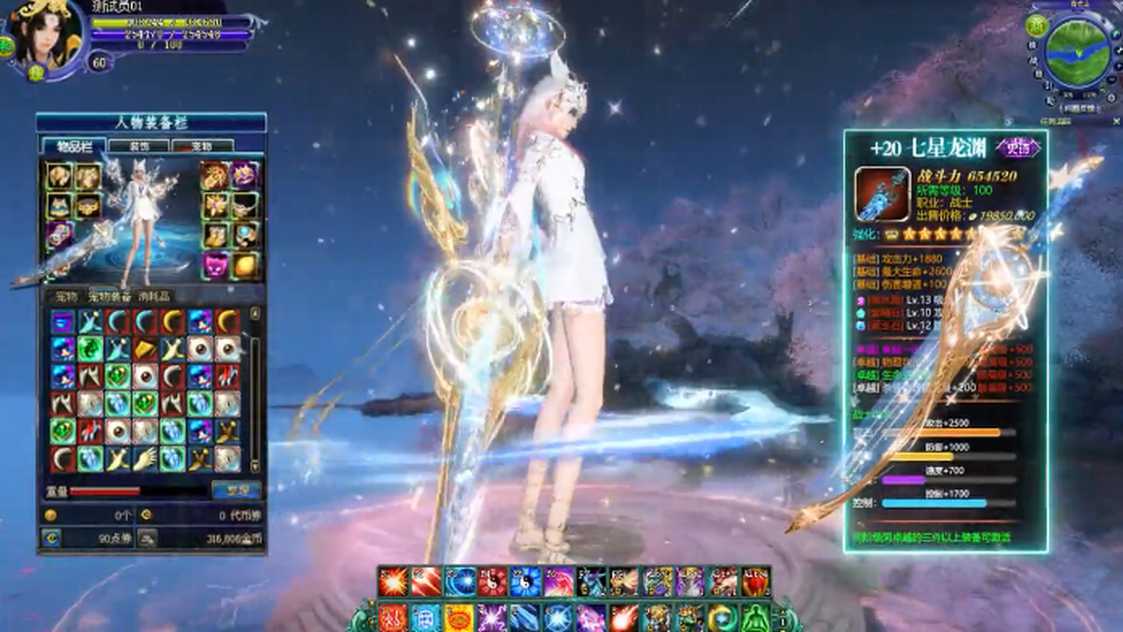This screenshot has width=1123, height=632.
Task: Switch to the 物品栏 tab
Action: click(x=73, y=146)
